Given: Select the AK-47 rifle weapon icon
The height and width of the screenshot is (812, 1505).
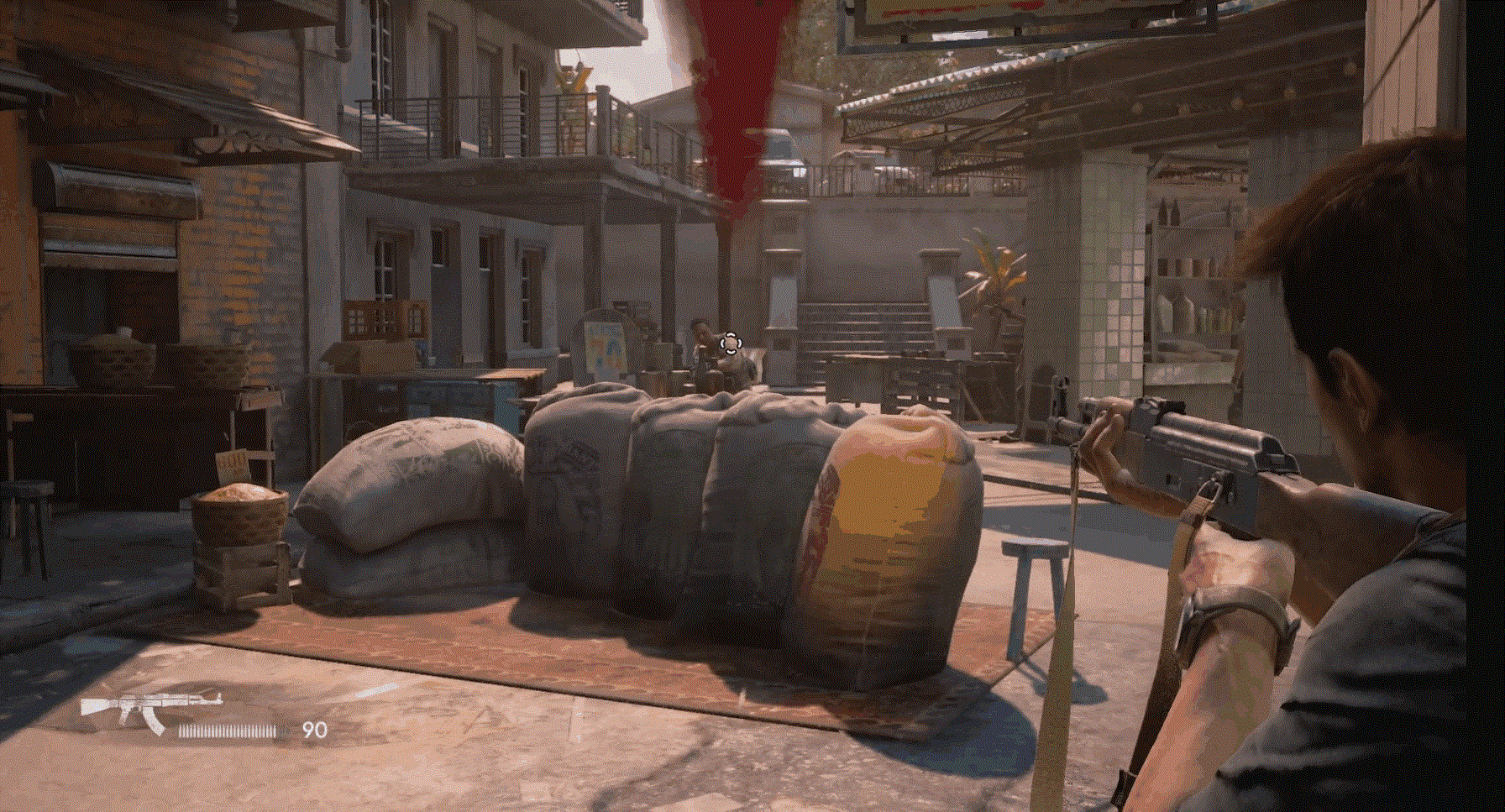Looking at the screenshot, I should (149, 710).
